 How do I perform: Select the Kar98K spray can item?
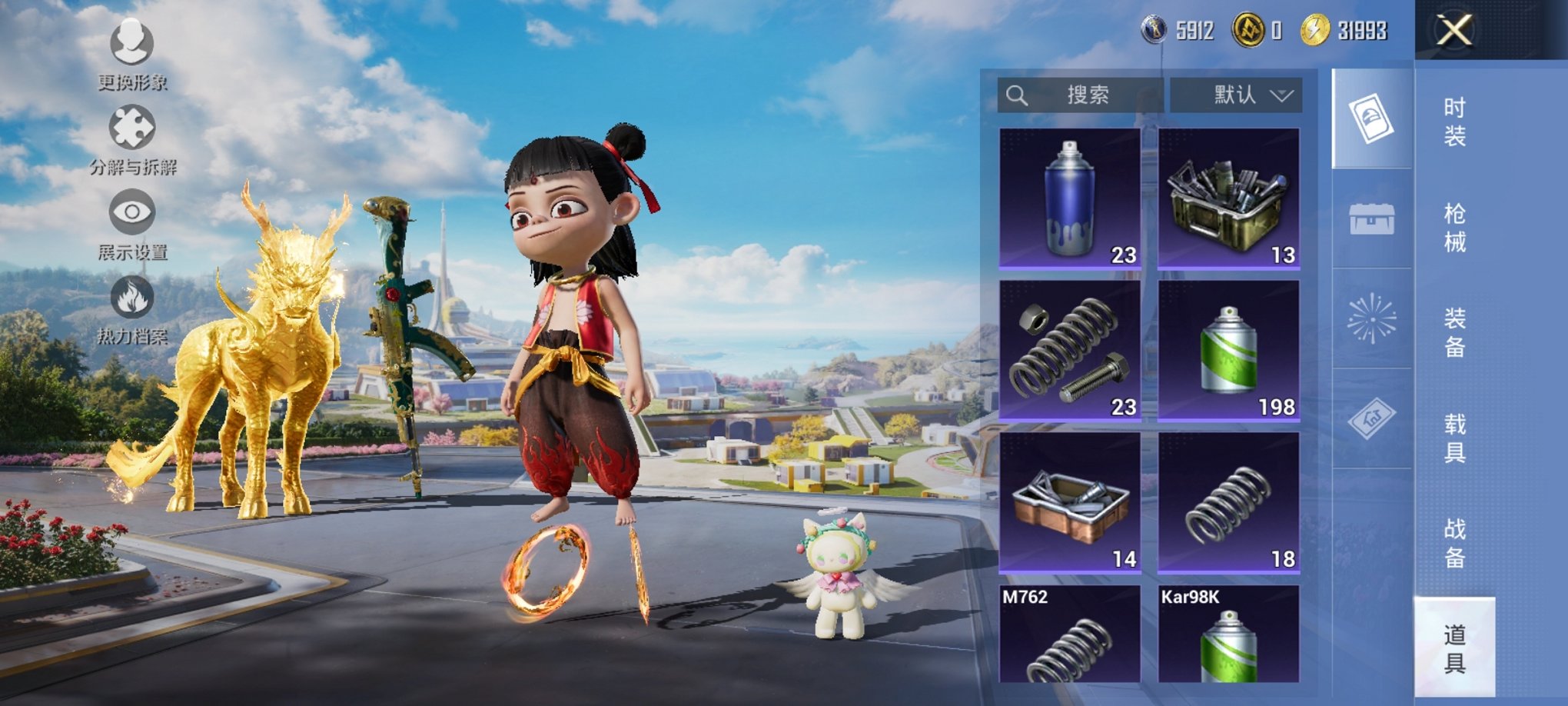(1228, 634)
